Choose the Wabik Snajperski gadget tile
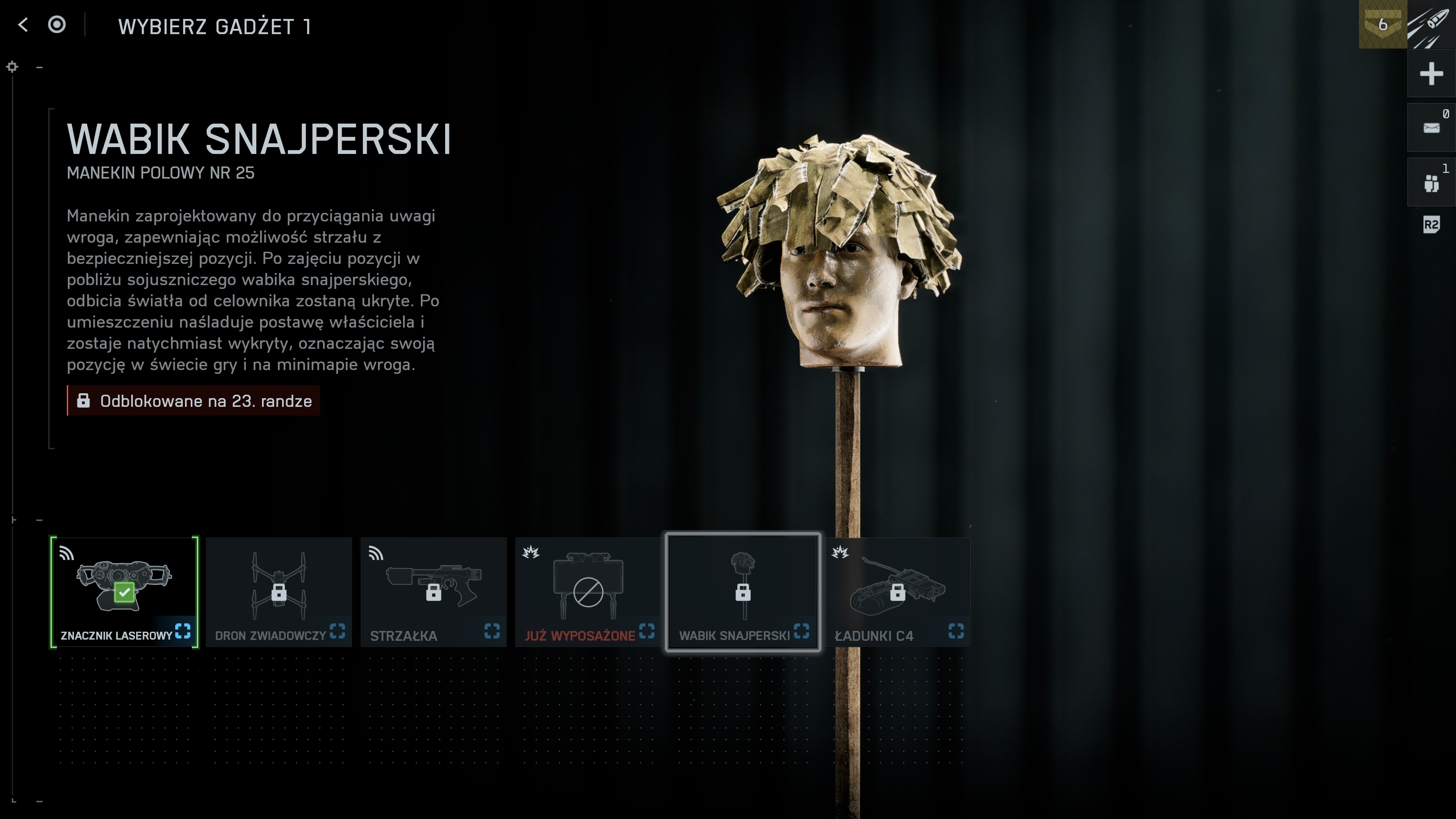 (x=743, y=592)
